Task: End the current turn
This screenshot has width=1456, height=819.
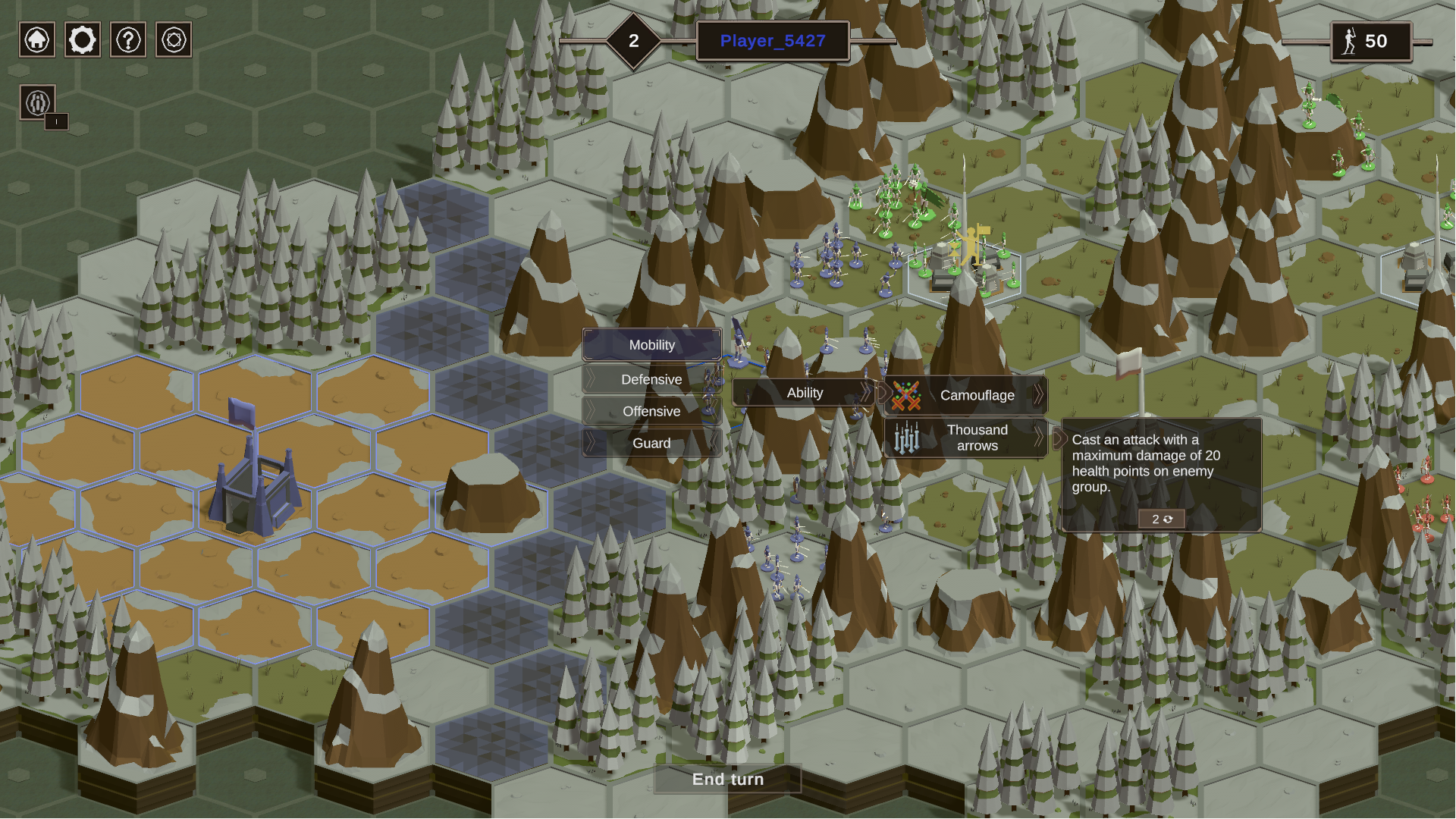Action: [x=728, y=780]
